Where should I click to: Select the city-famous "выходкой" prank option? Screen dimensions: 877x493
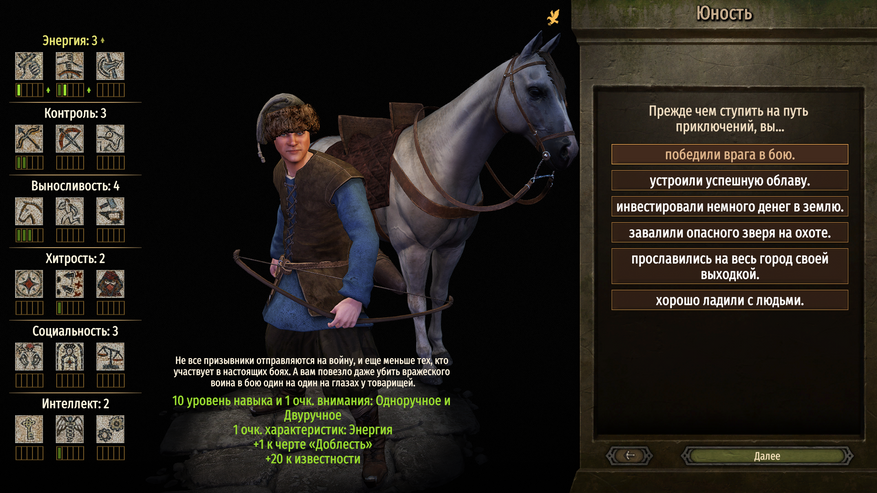point(730,266)
